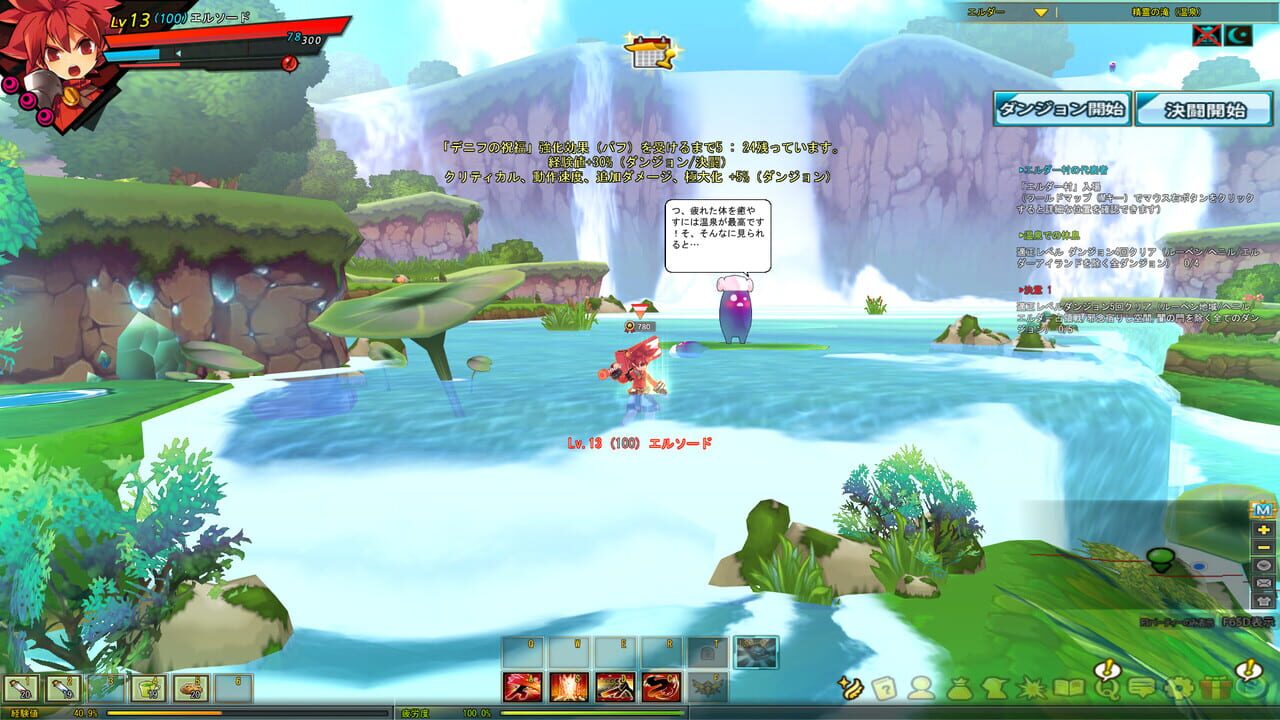Click the medal icon next to the minimap

pyautogui.click(x=1262, y=565)
